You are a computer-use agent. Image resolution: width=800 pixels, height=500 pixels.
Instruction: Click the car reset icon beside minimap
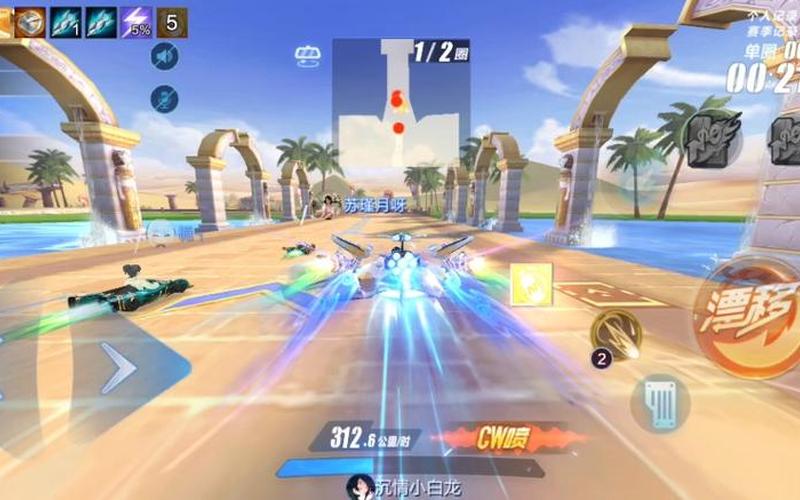coord(308,56)
